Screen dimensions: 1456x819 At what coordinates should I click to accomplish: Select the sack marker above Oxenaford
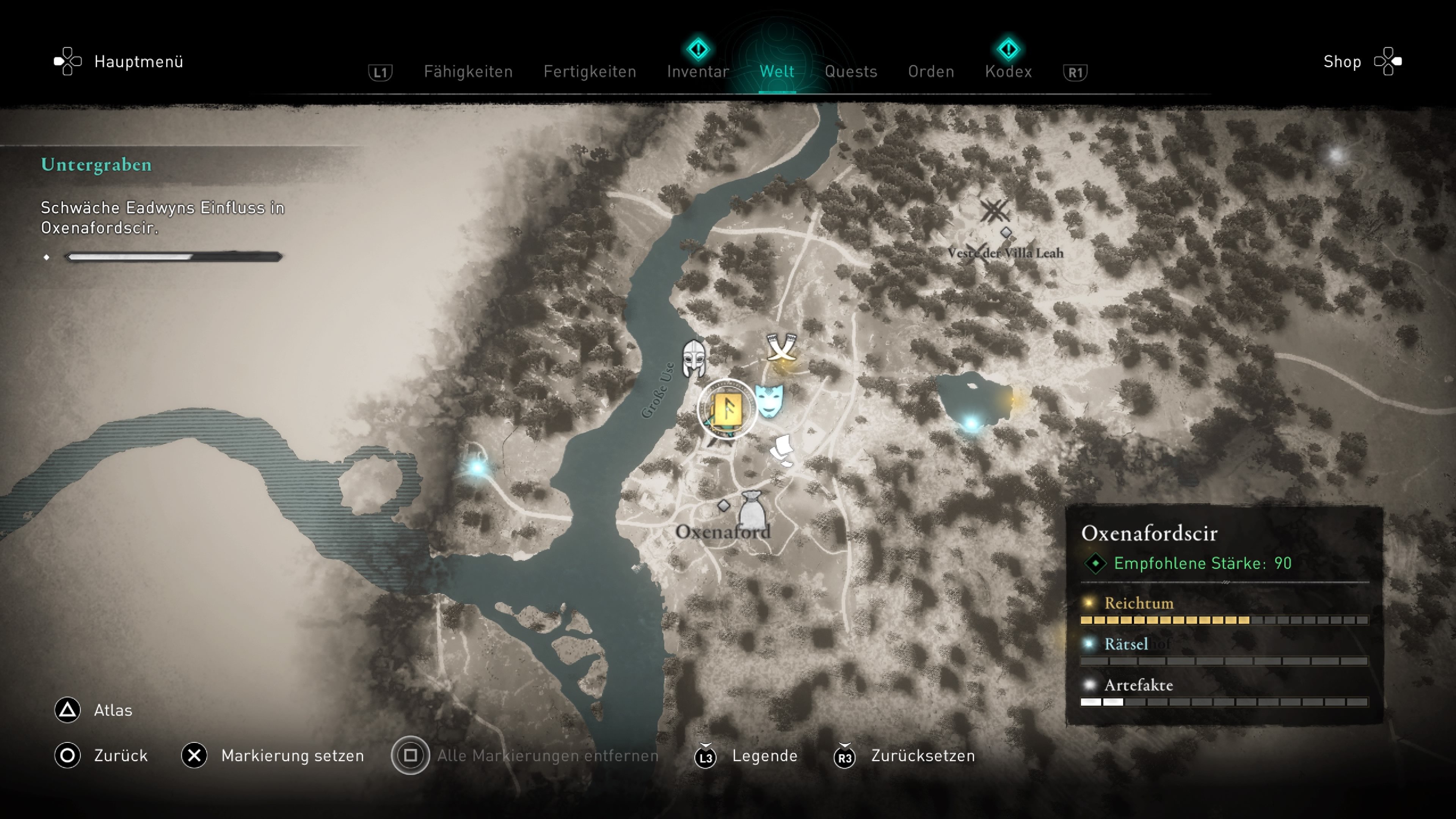[752, 509]
